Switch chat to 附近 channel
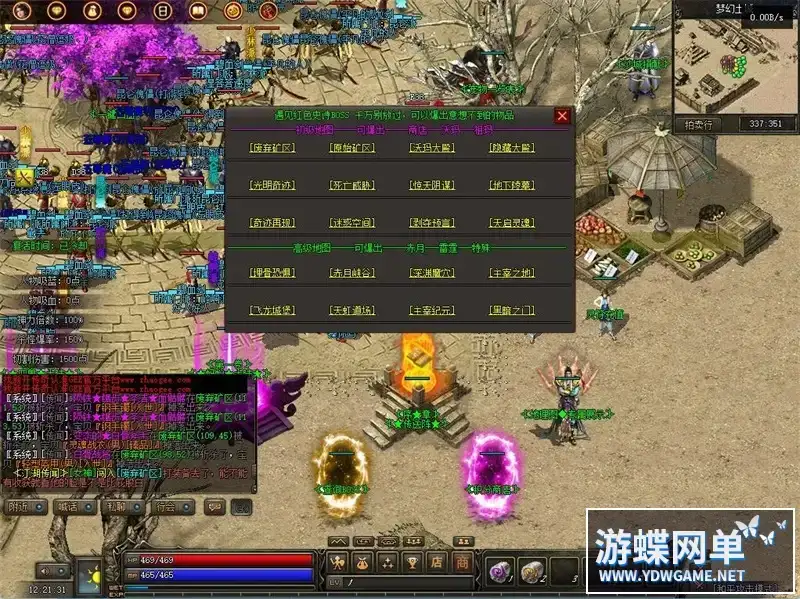 click(x=17, y=508)
